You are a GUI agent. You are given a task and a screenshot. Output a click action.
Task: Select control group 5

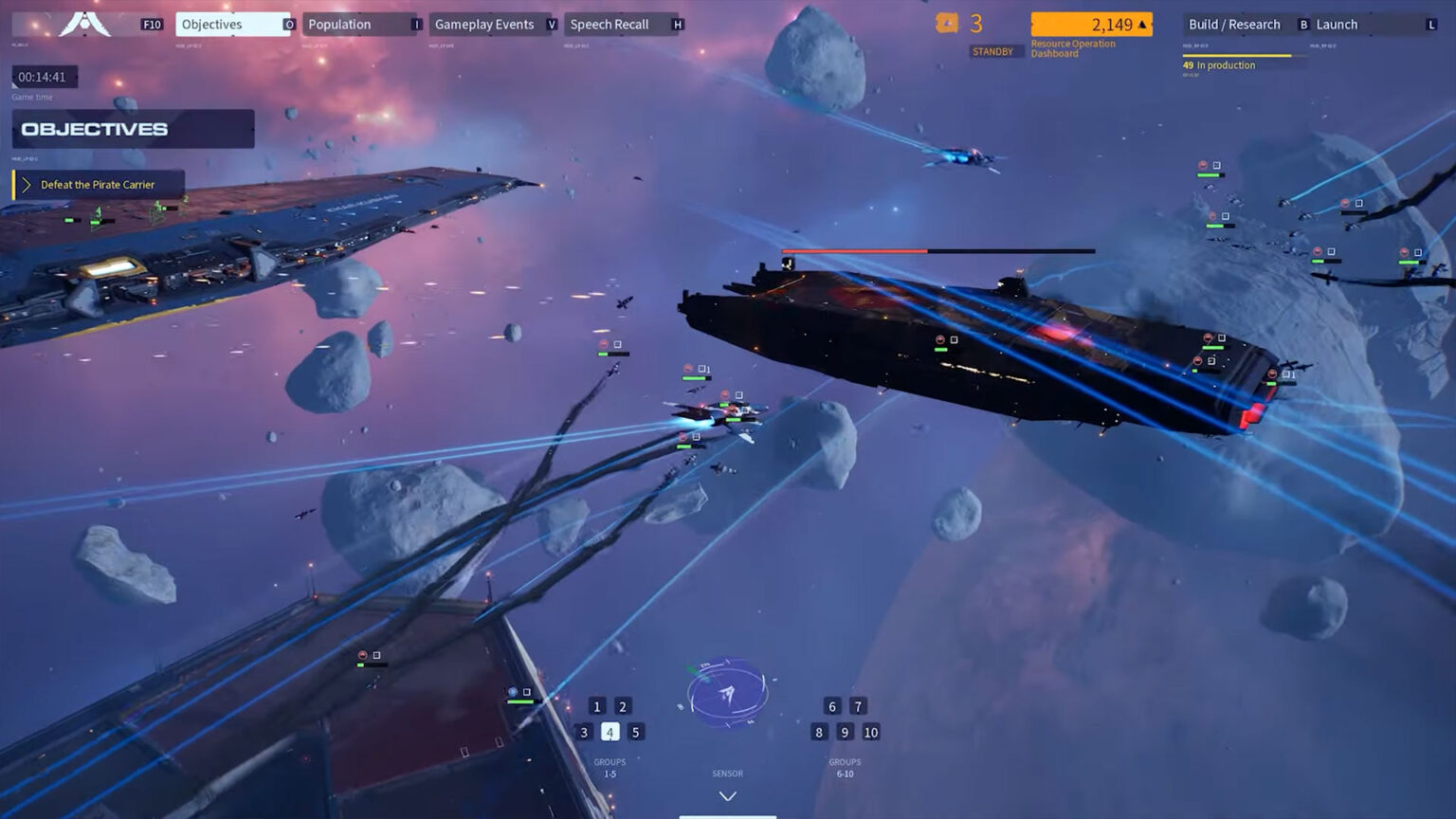pos(636,732)
